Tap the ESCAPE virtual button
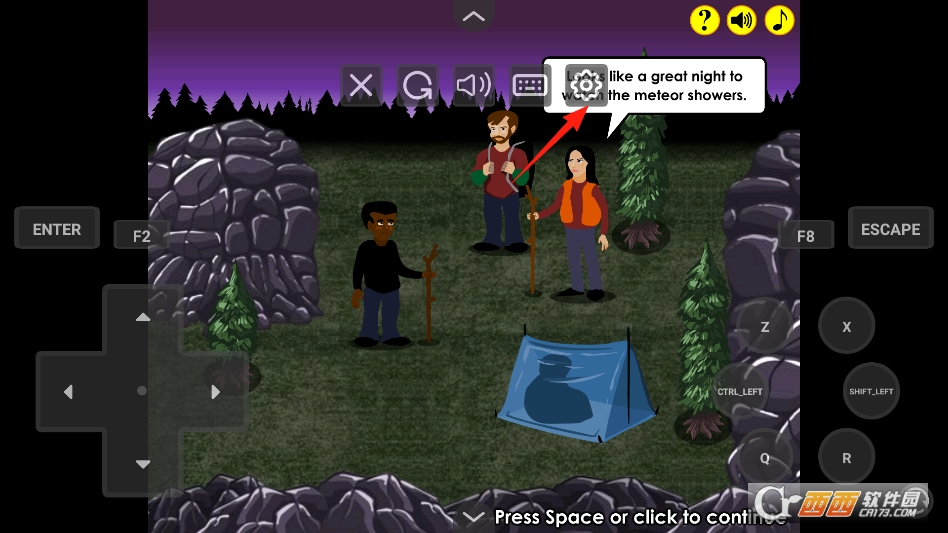Screen dimensions: 948x533 tap(890, 229)
